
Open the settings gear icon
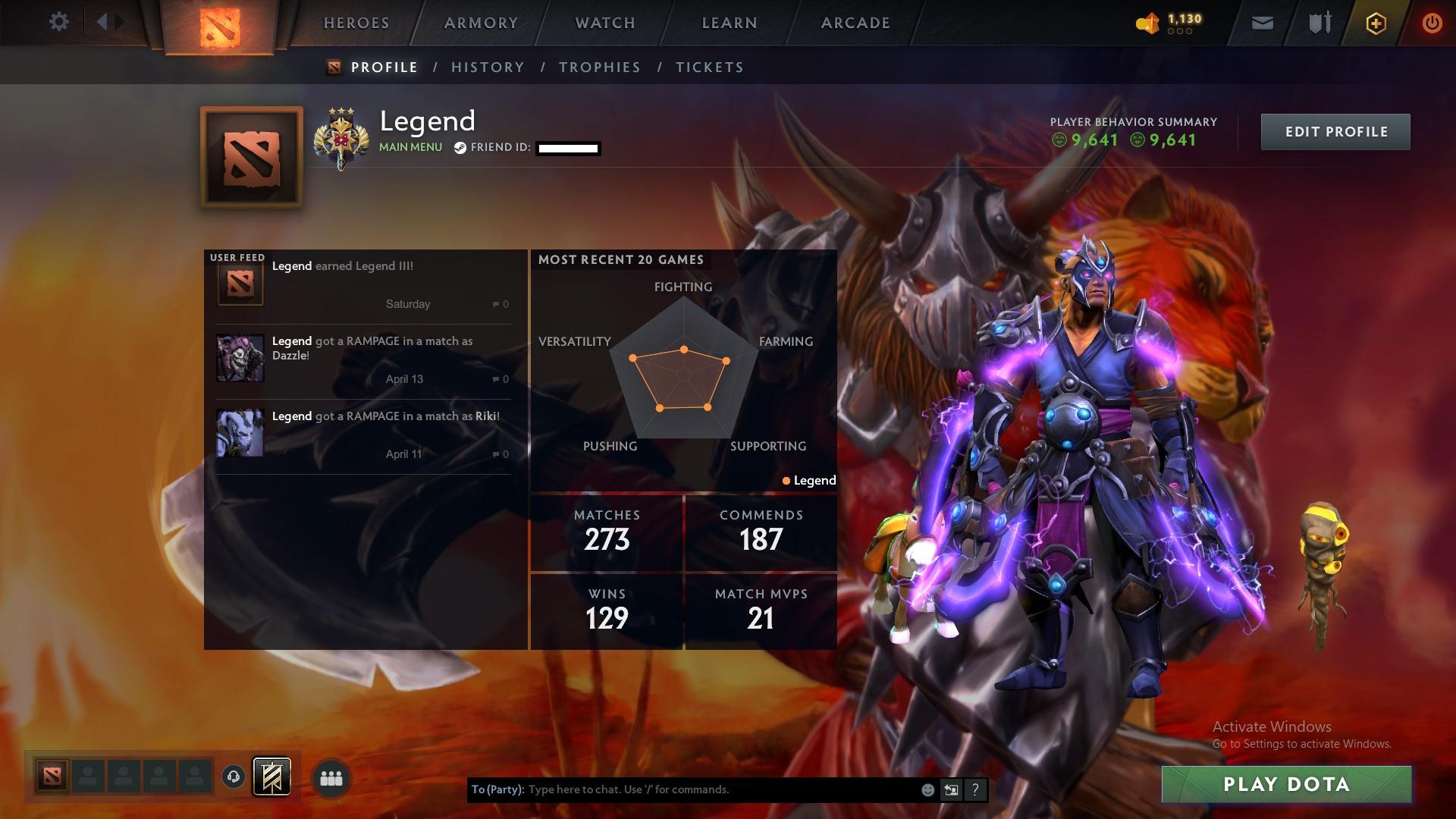[59, 22]
